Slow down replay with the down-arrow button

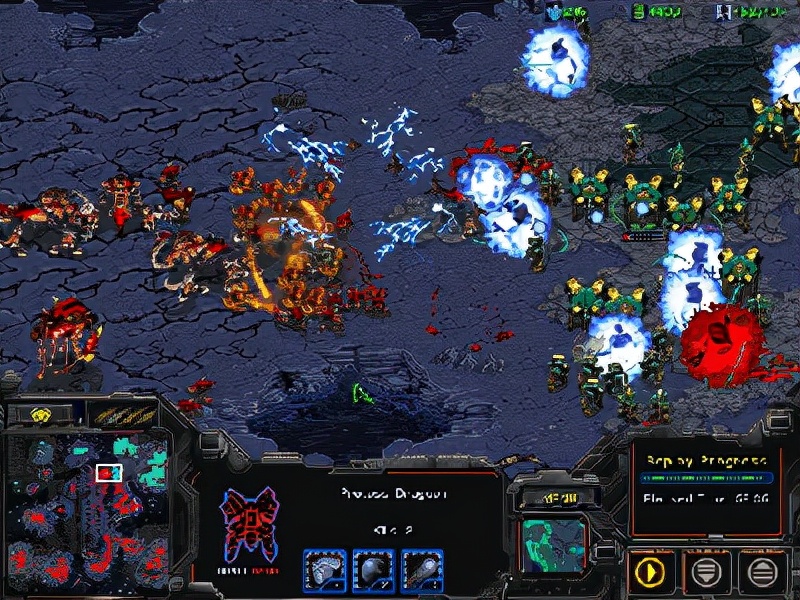pyautogui.click(x=706, y=571)
